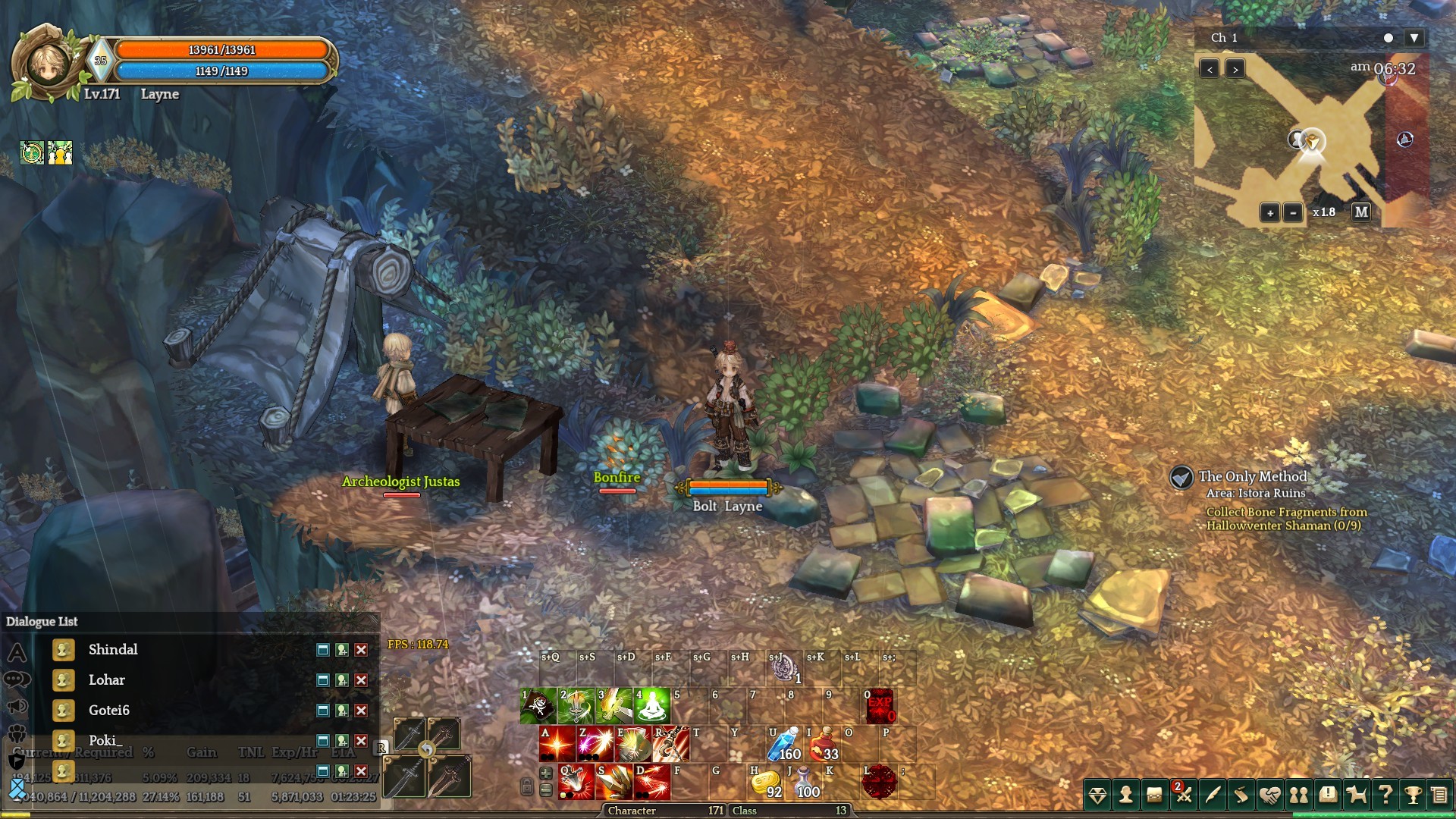This screenshot has height=819, width=1456.
Task: Zoom in the minimap with plus button
Action: (1270, 213)
